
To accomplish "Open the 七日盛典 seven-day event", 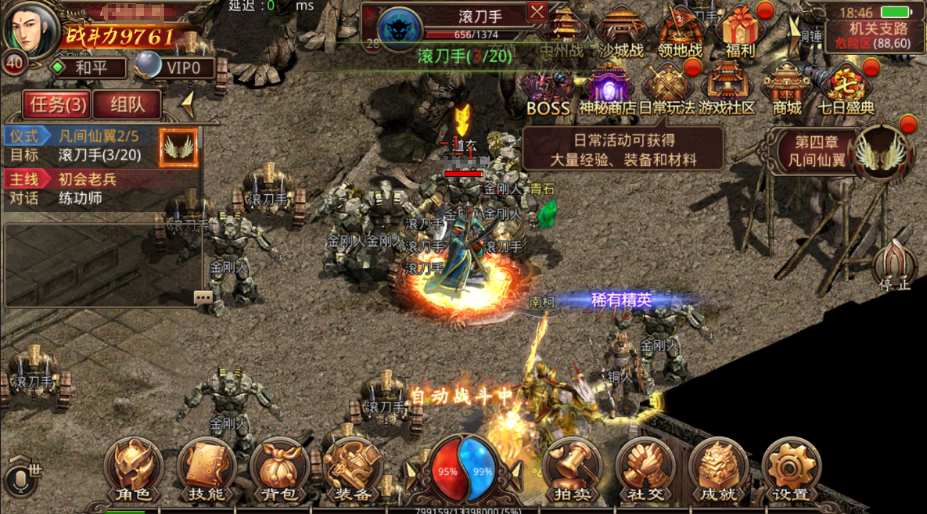I will tap(846, 88).
